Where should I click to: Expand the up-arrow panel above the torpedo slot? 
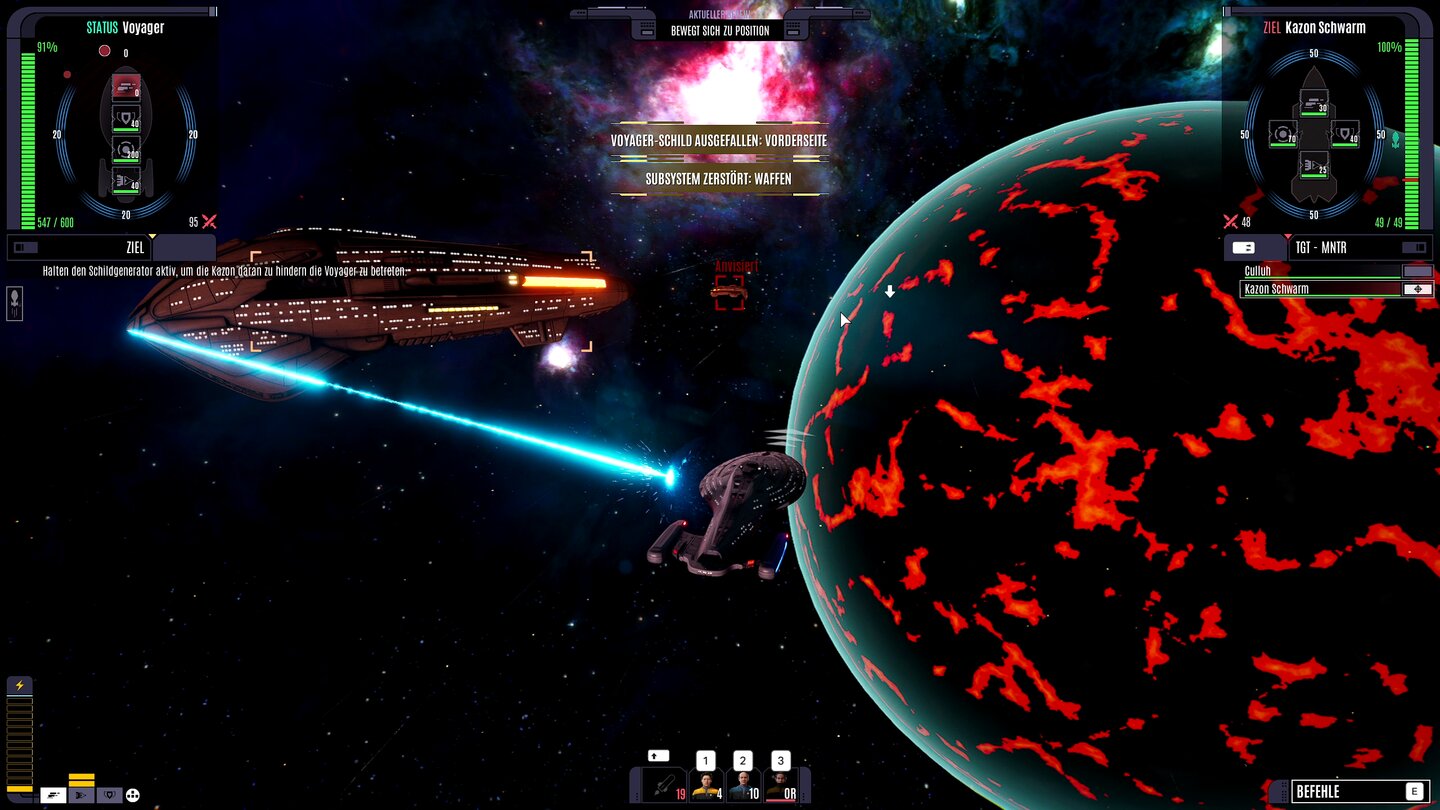[x=658, y=756]
